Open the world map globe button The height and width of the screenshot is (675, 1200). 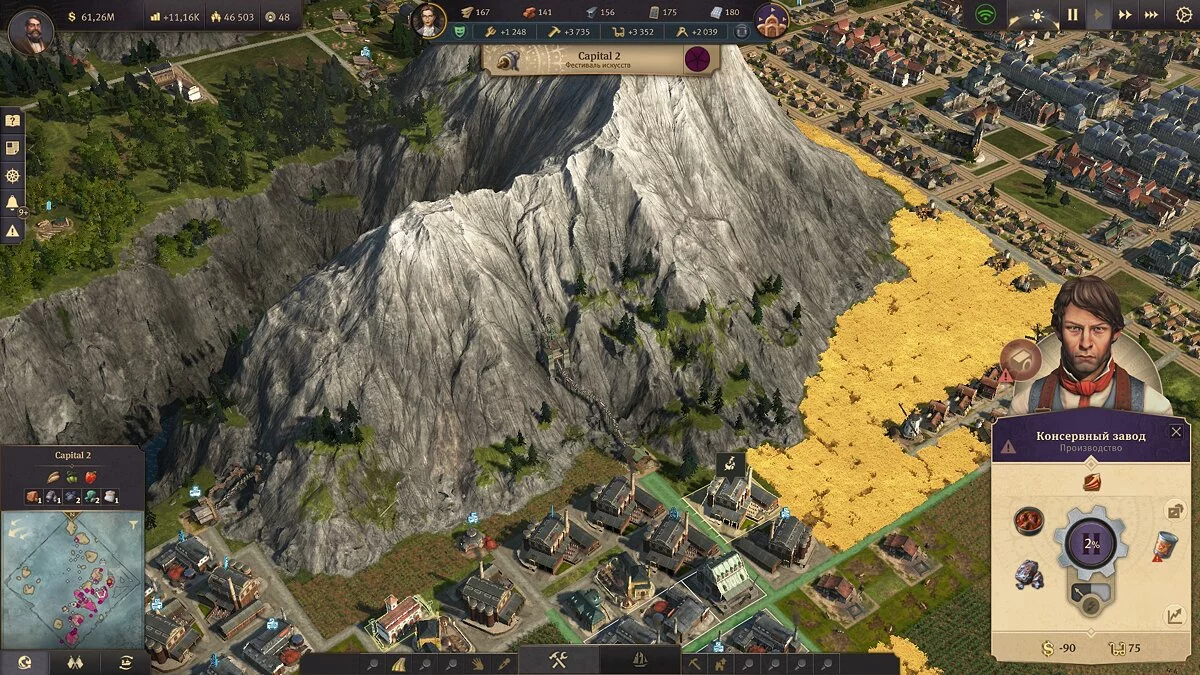pyautogui.click(x=23, y=661)
